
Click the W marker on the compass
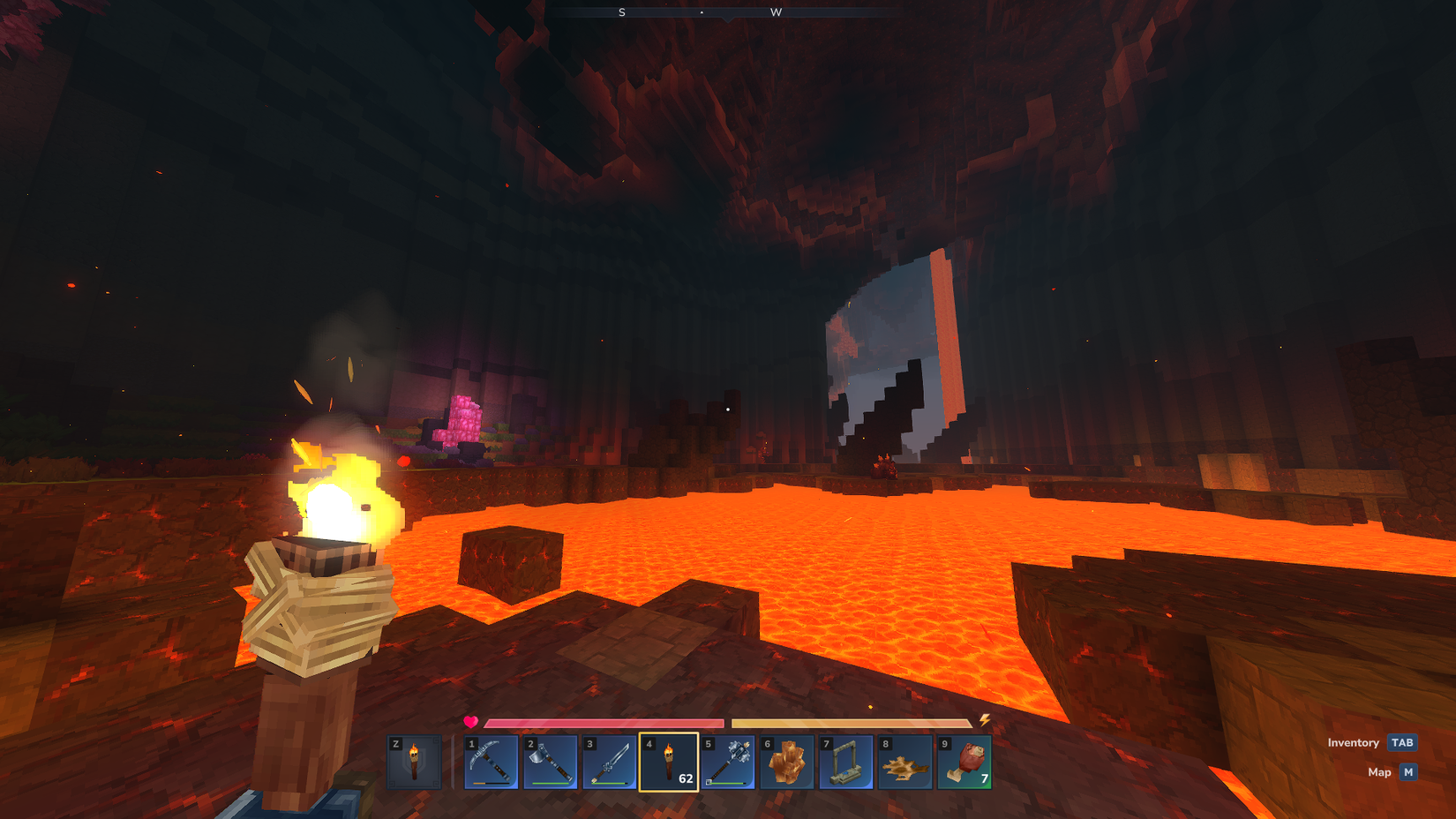[x=777, y=12]
